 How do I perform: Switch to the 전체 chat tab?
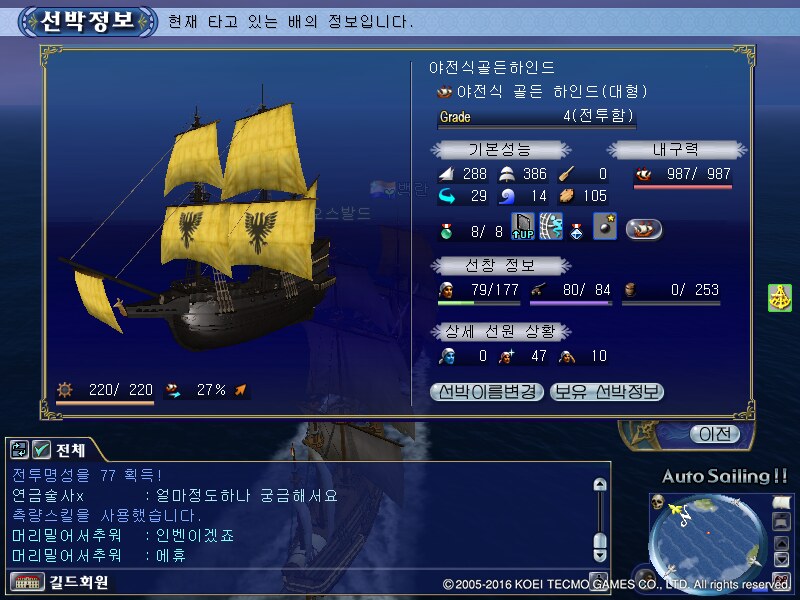(70, 450)
